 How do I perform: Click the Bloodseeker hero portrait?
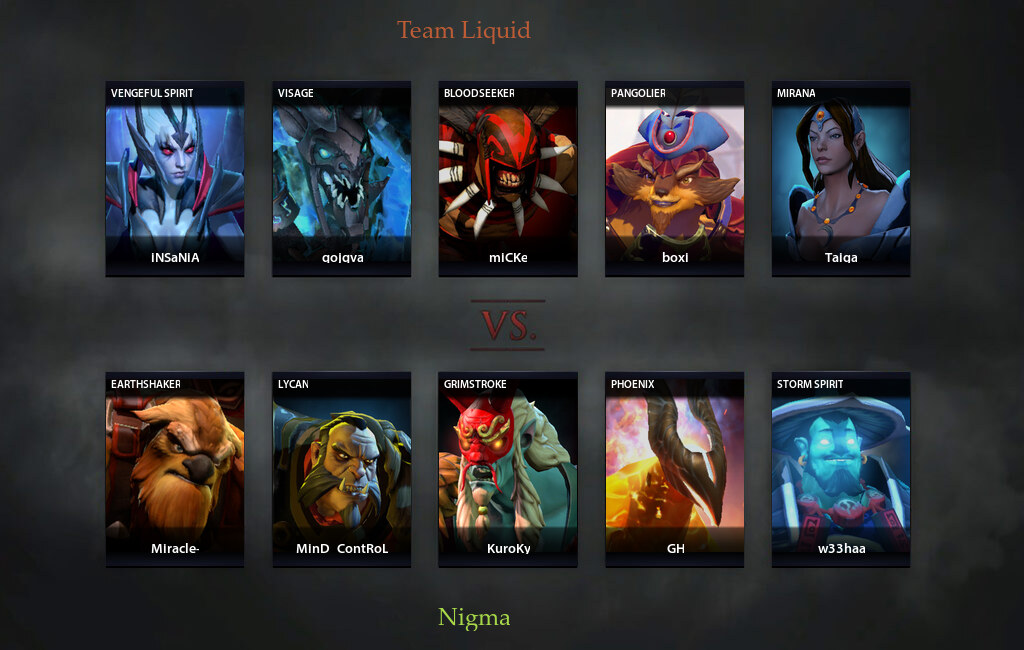[x=508, y=178]
